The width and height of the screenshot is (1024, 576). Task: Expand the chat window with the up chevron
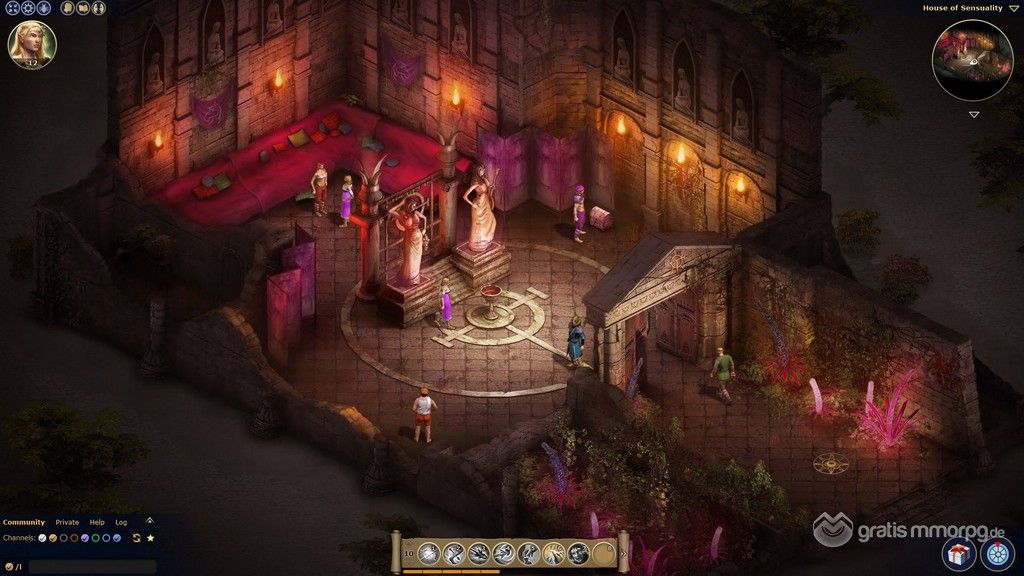pos(149,520)
